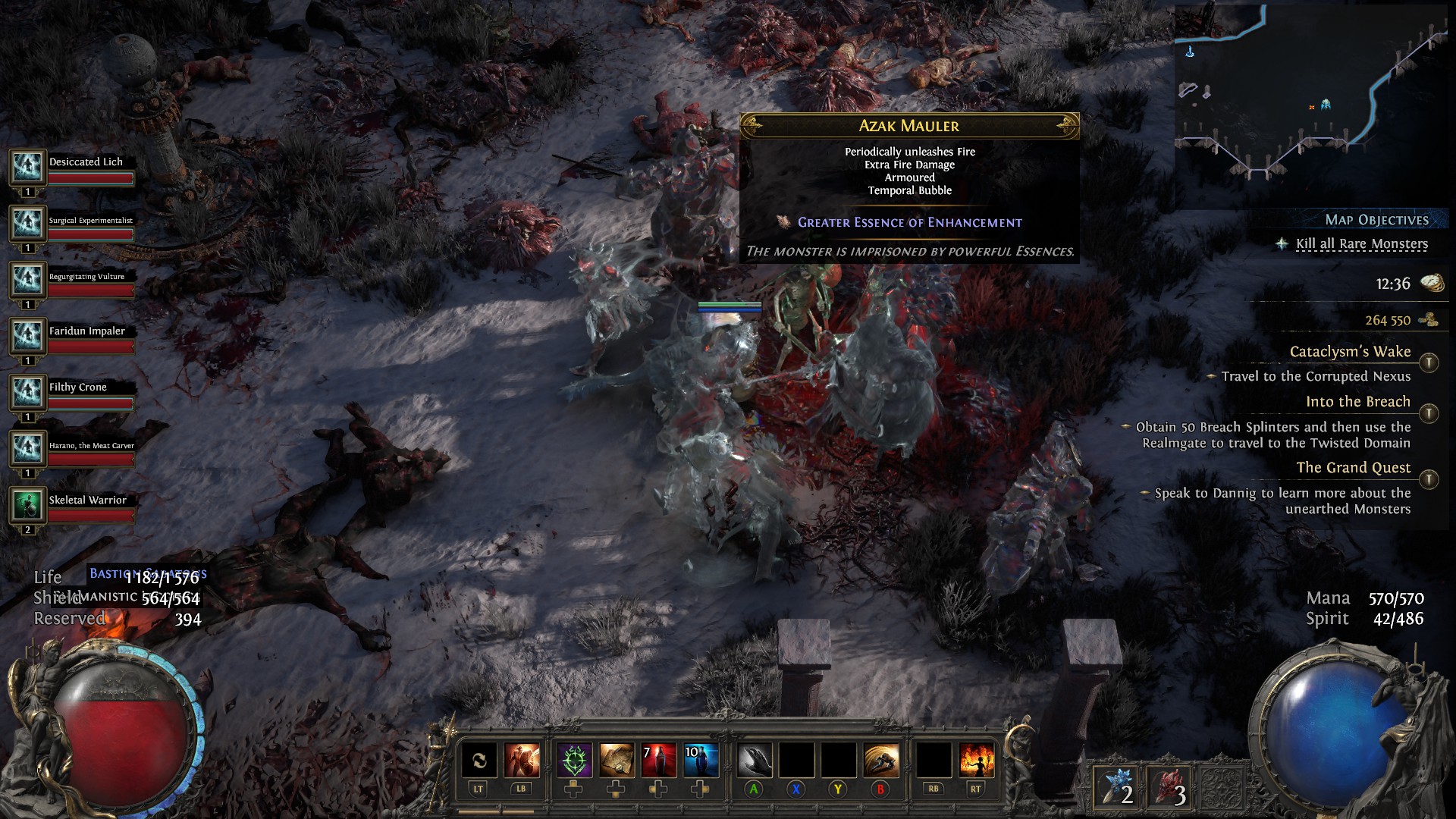Select Harano, the Meat Carver portrait
The height and width of the screenshot is (819, 1456).
click(x=28, y=449)
